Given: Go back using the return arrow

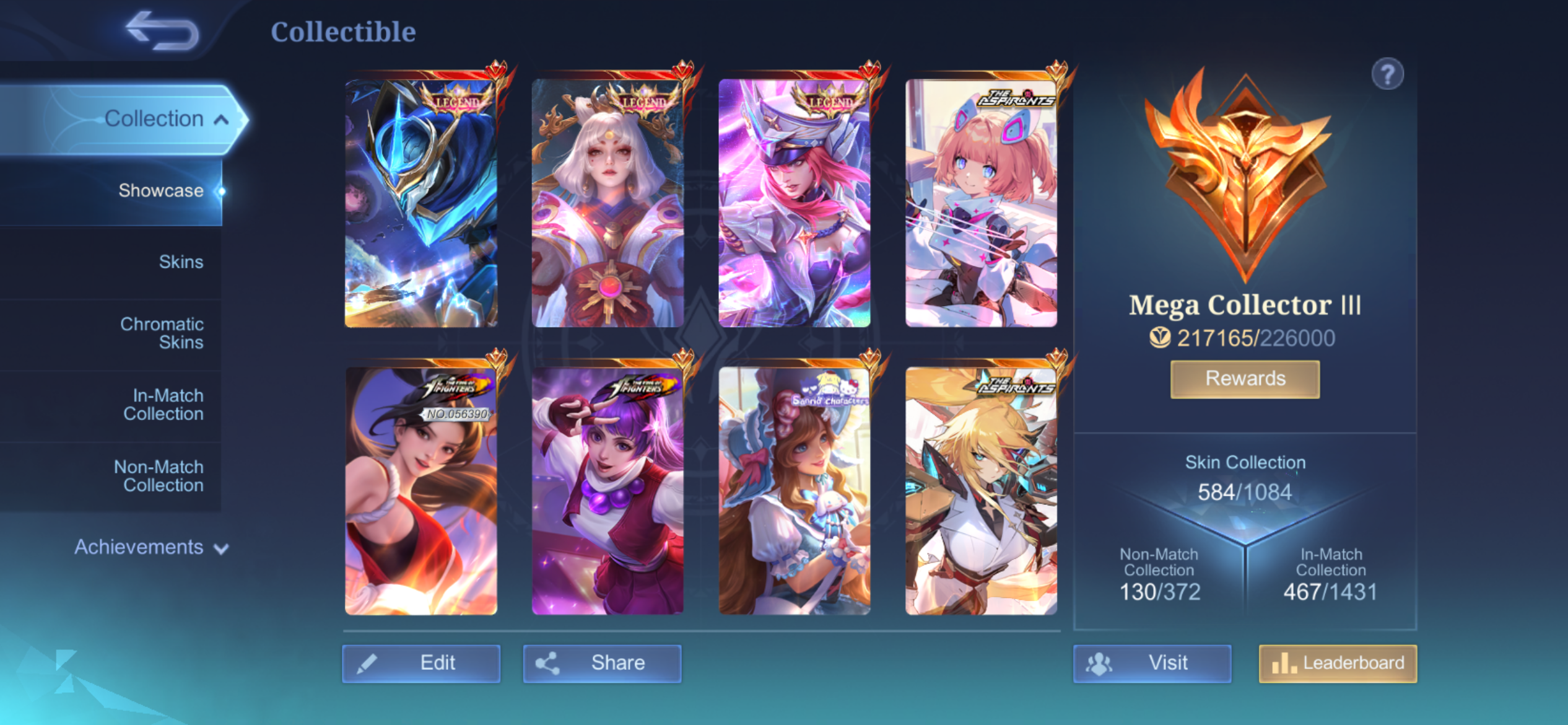Looking at the screenshot, I should (162, 31).
